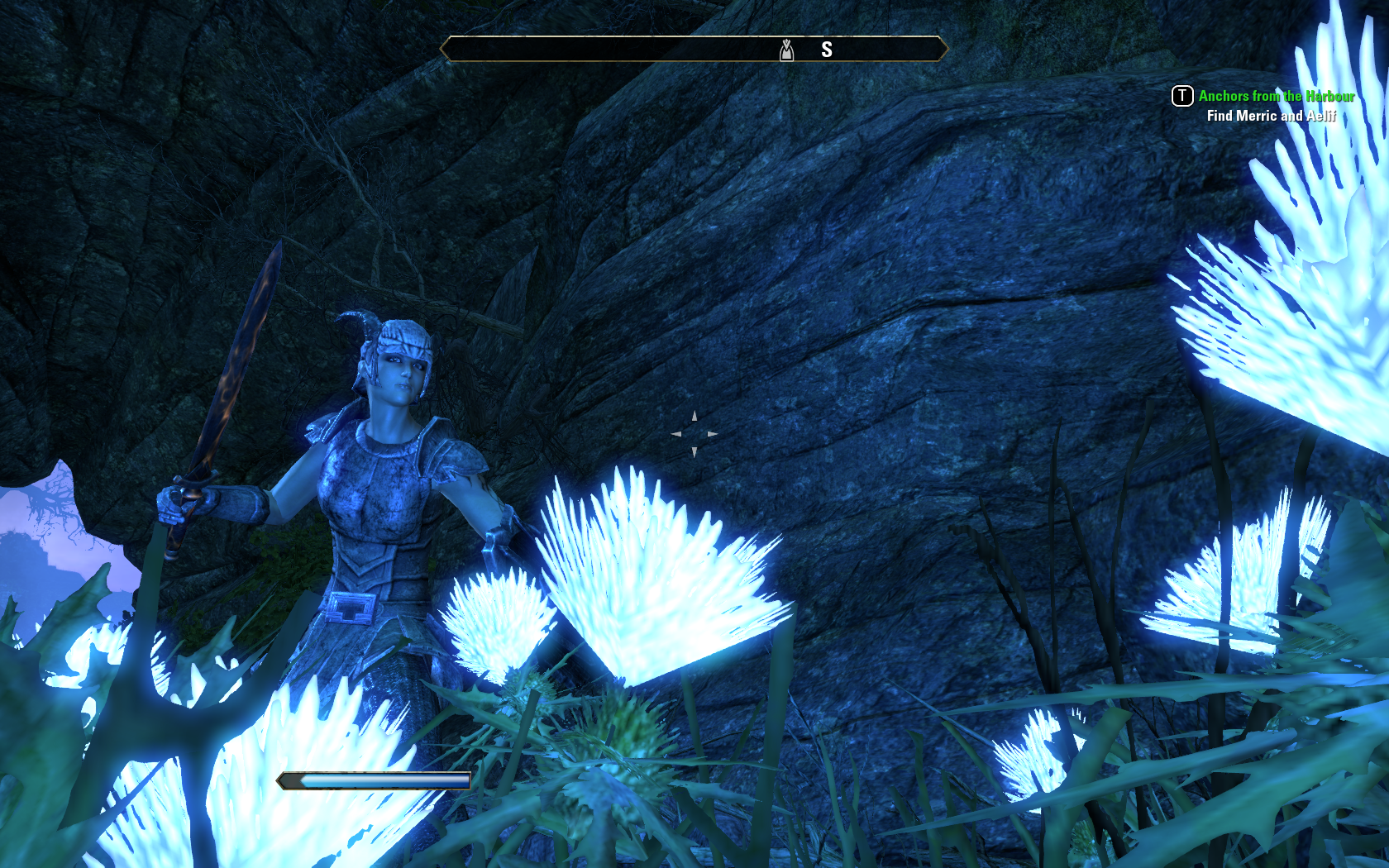Image resolution: width=1389 pixels, height=868 pixels.
Task: Click the Find Merric and Aelif objective
Action: 1271,116
